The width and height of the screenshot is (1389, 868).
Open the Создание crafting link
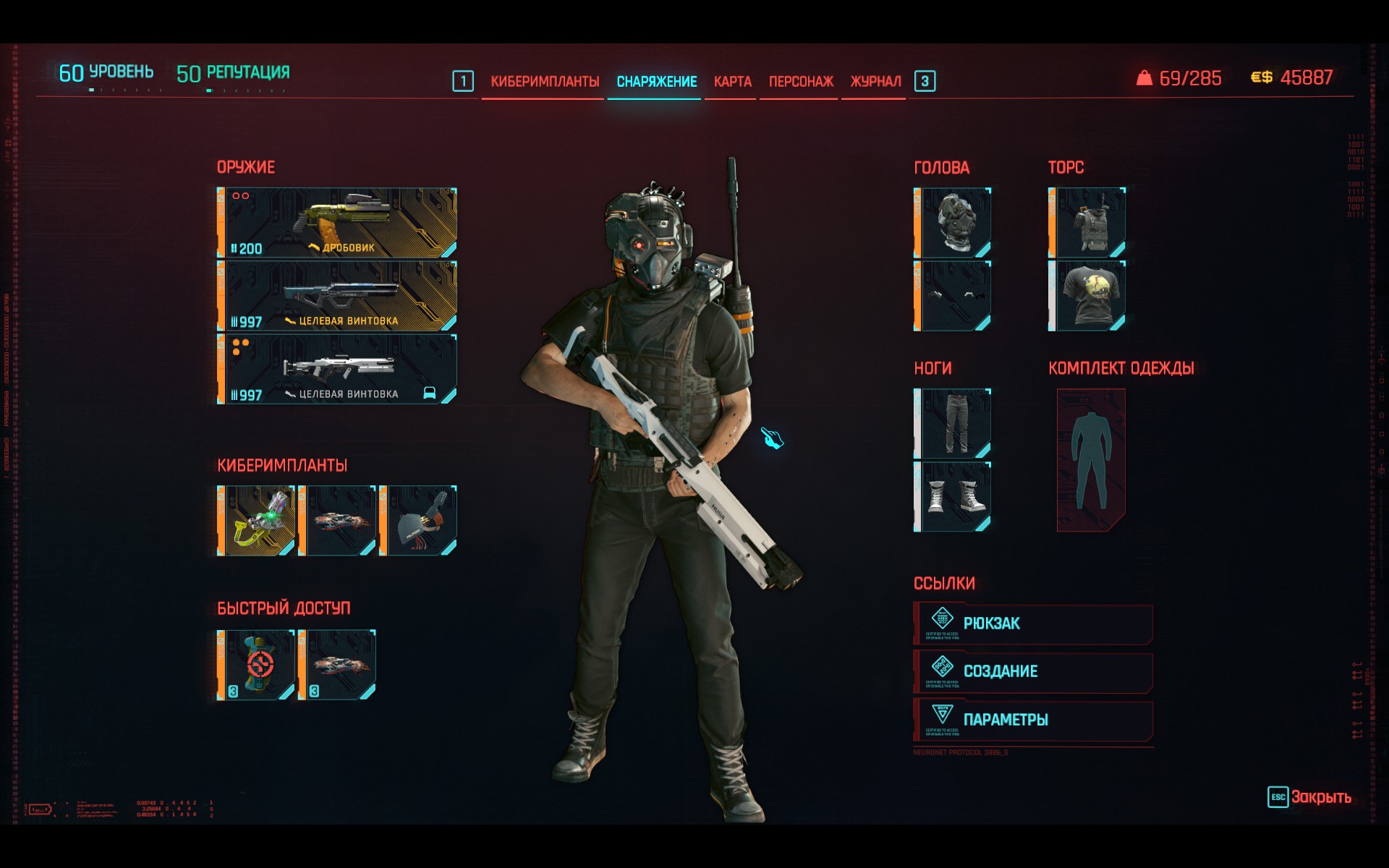tap(1033, 672)
